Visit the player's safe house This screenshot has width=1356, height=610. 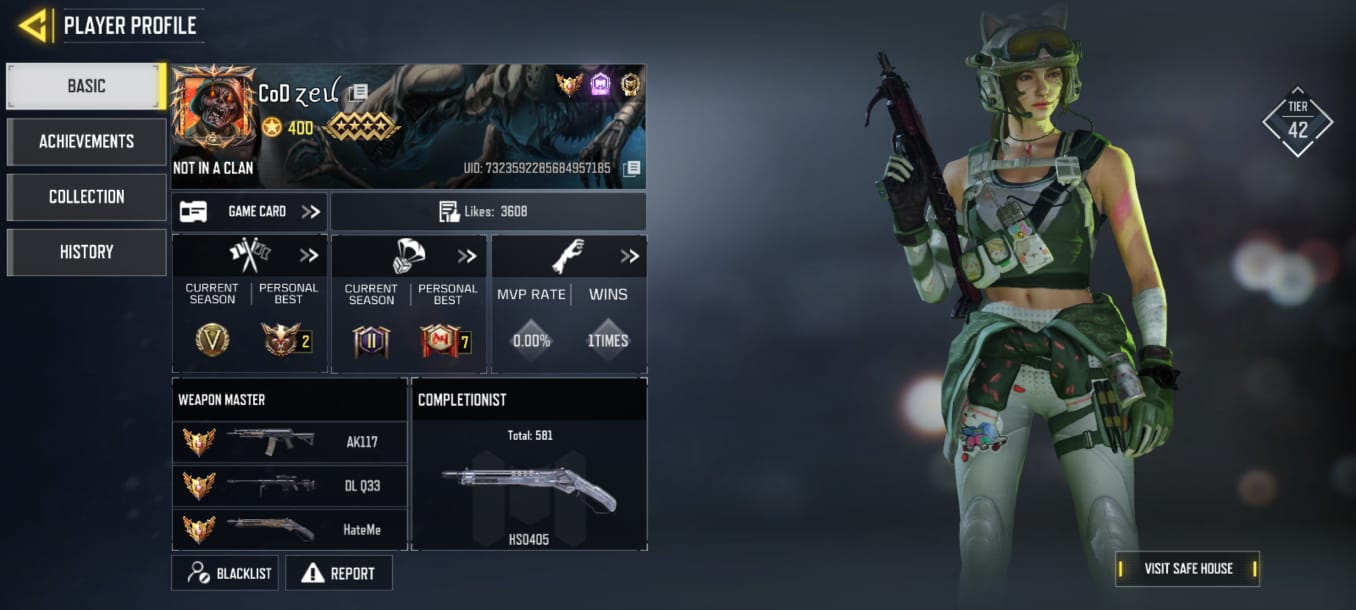coord(1187,568)
